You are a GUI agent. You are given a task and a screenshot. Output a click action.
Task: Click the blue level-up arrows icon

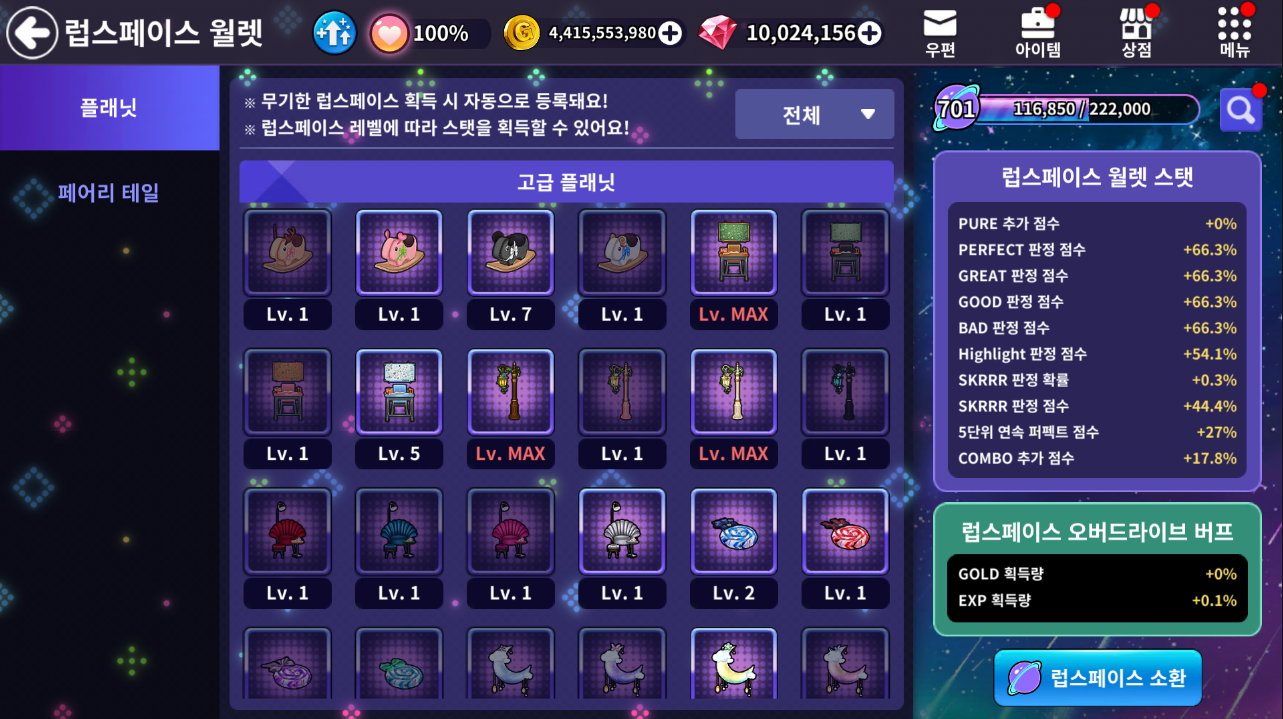334,33
